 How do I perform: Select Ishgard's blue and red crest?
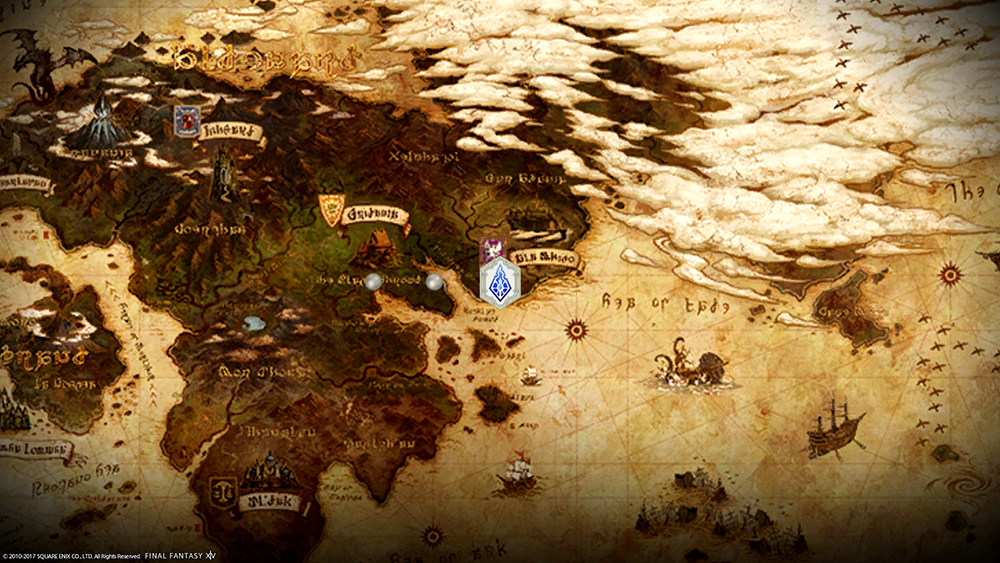(186, 120)
